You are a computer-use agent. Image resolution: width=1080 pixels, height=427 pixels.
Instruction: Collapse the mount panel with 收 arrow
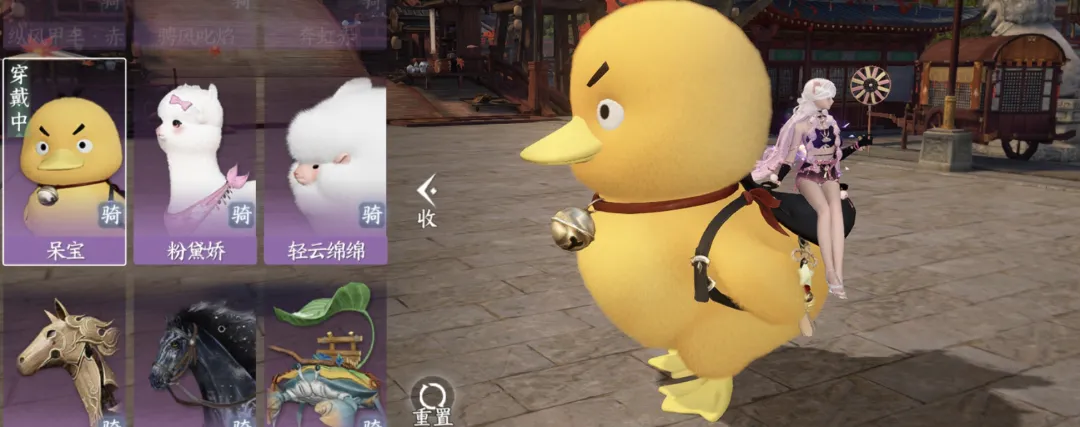tap(427, 198)
